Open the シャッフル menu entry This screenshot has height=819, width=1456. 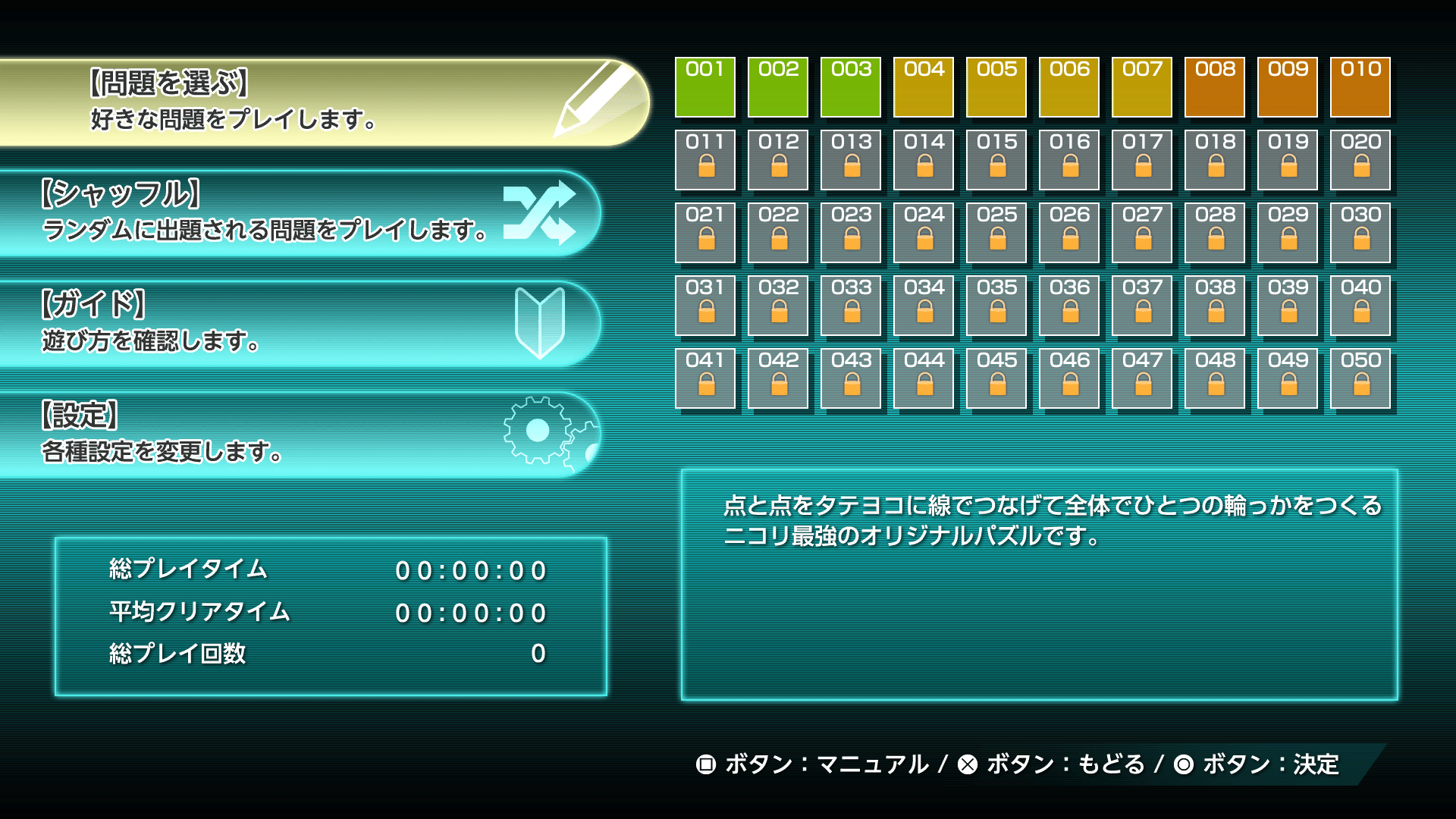[265, 215]
